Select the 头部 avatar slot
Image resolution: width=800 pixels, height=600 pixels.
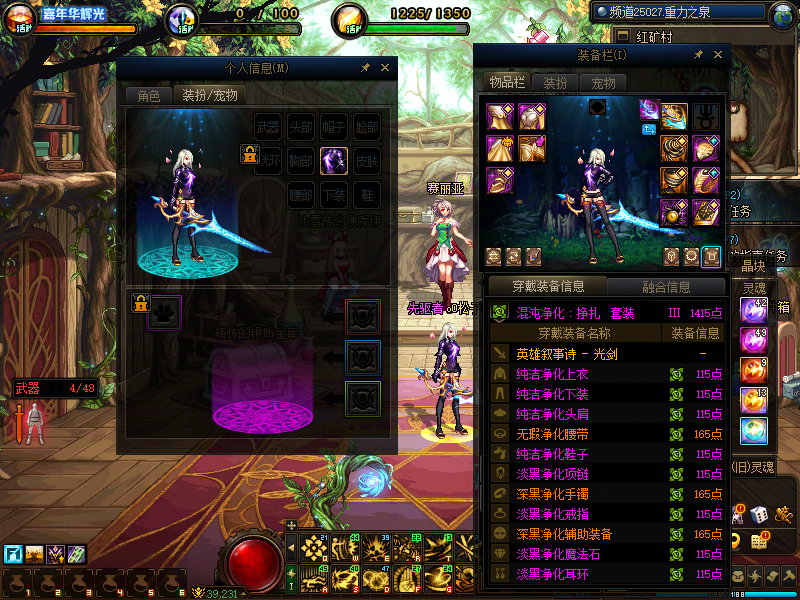(300, 127)
